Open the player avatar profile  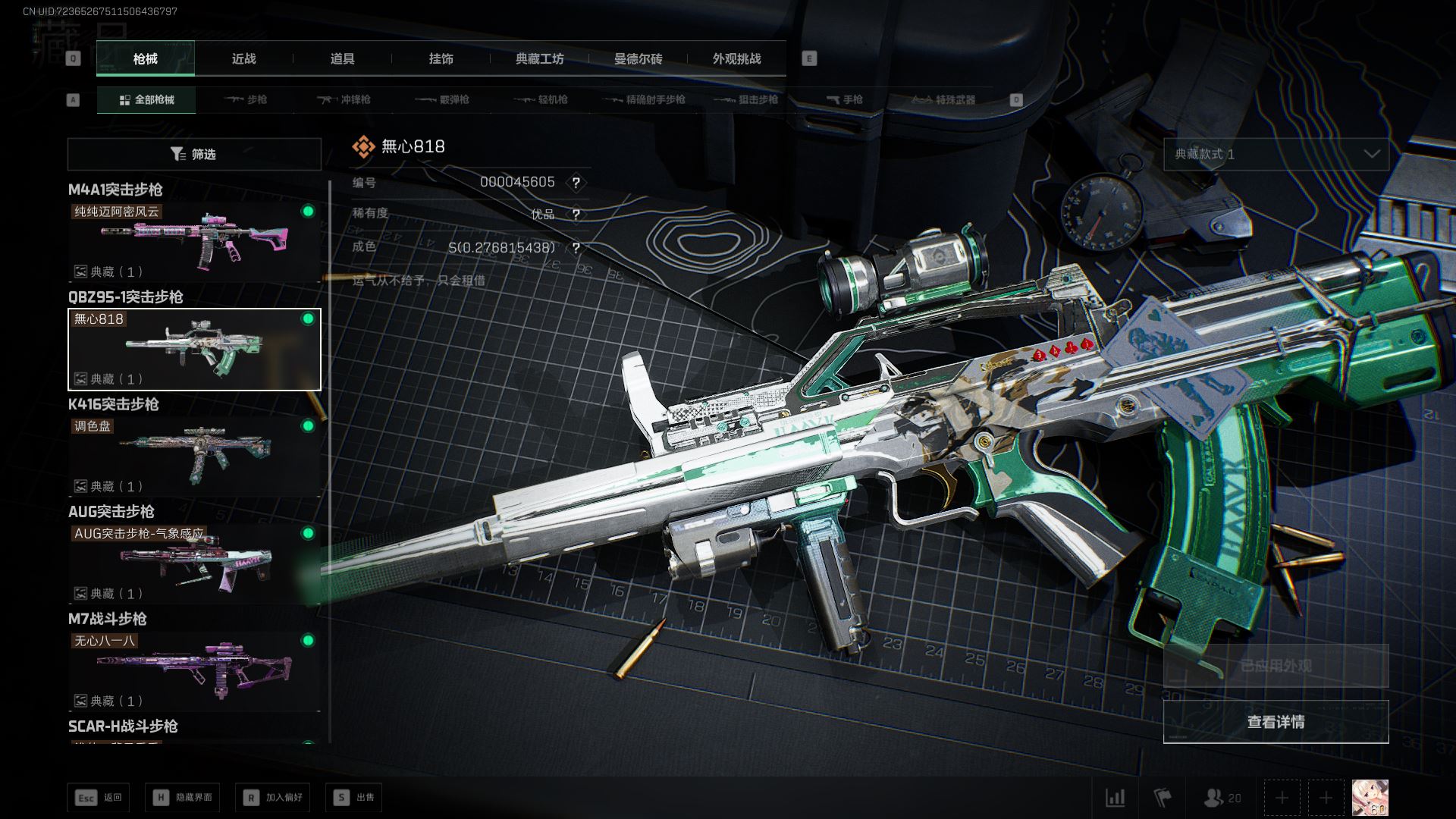pyautogui.click(x=1370, y=798)
